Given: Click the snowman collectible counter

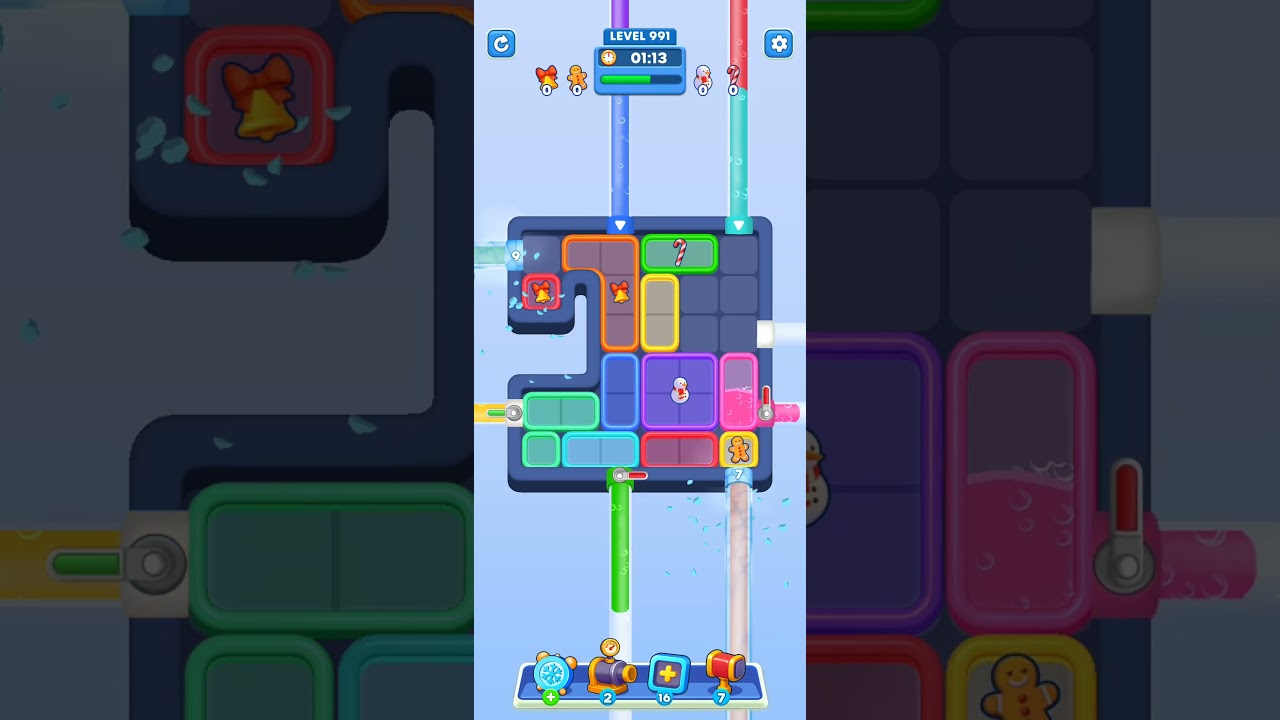Looking at the screenshot, I should [703, 80].
